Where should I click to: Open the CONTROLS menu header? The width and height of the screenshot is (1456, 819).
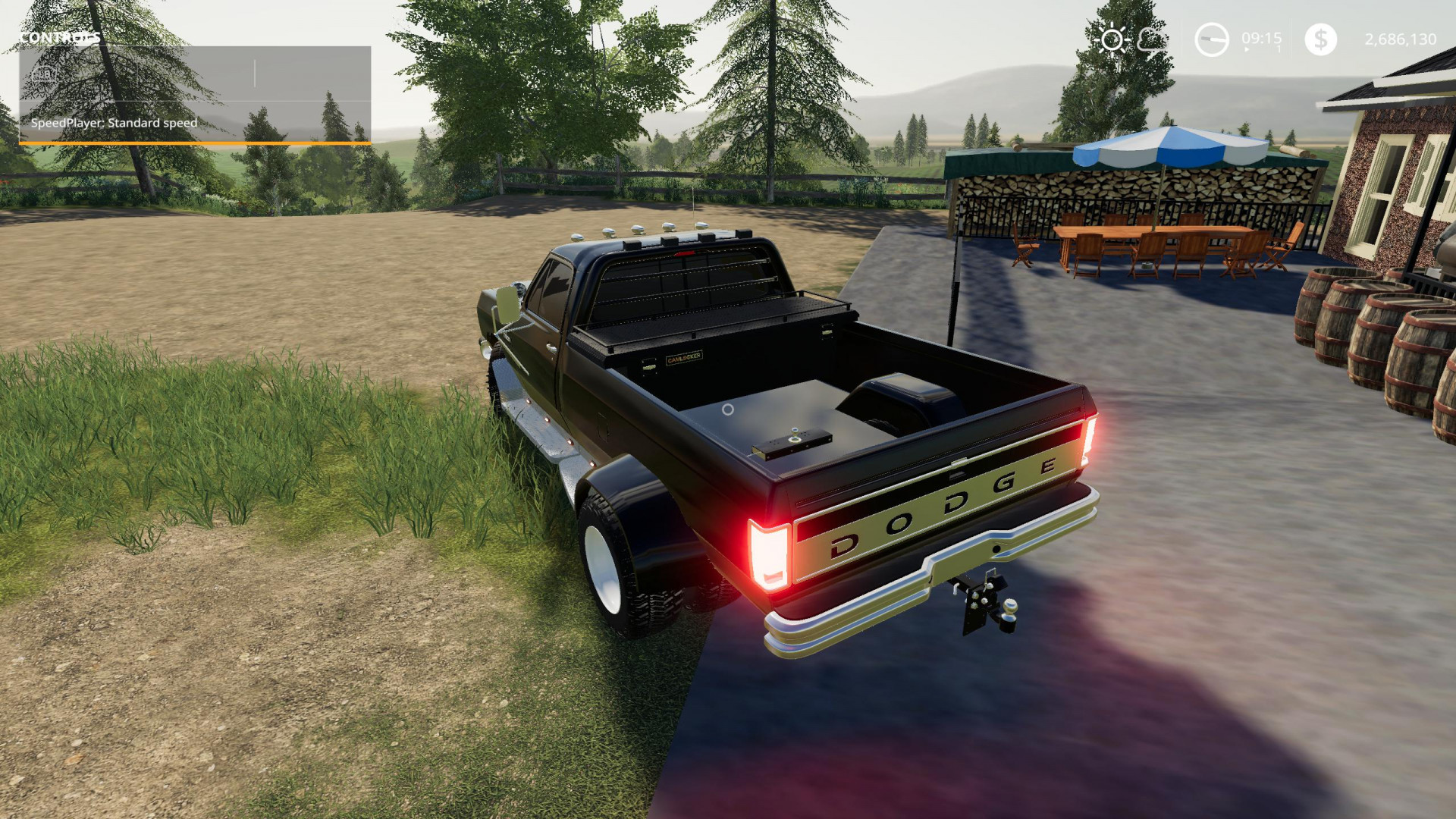pos(59,36)
